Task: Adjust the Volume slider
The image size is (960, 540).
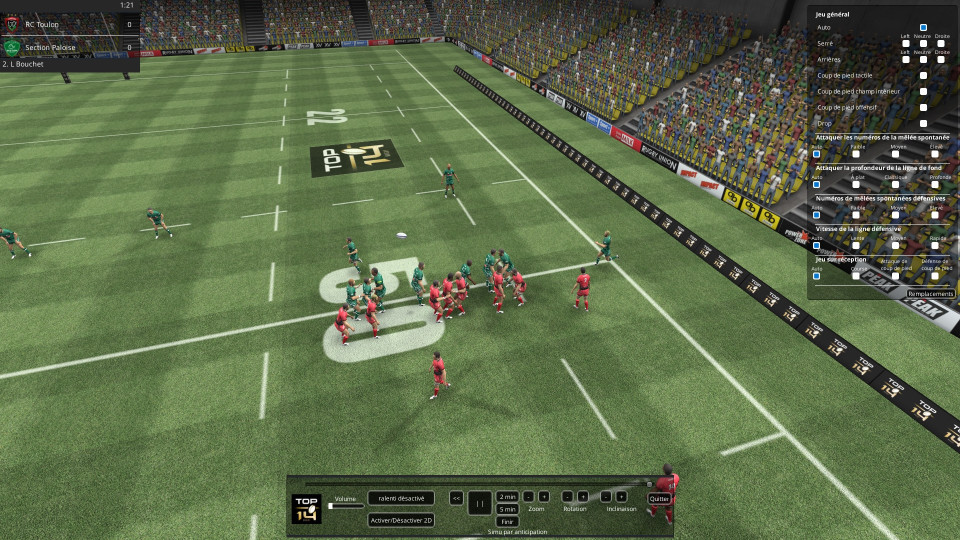Action: click(346, 506)
